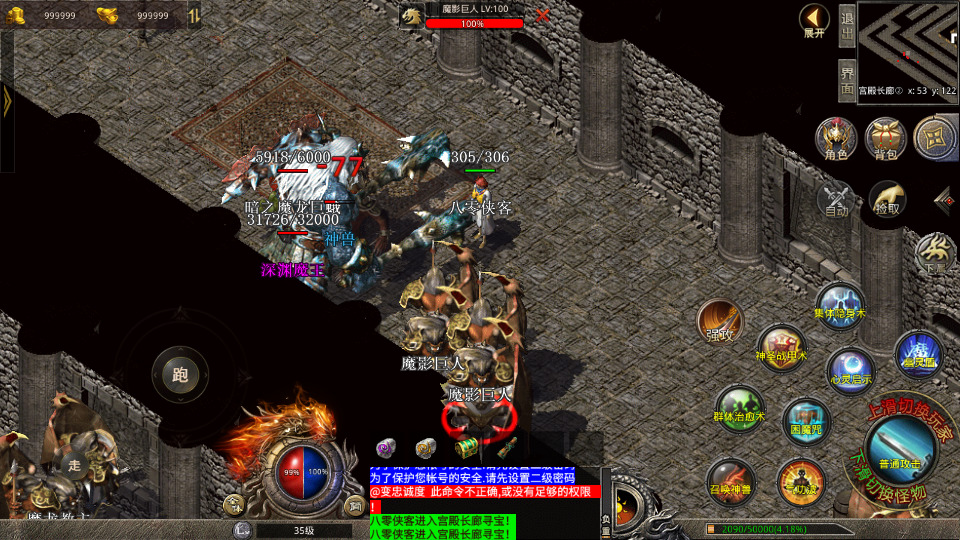Cast 集体隐身术 group invisibility
Viewport: 960px width, 540px height.
pos(839,304)
